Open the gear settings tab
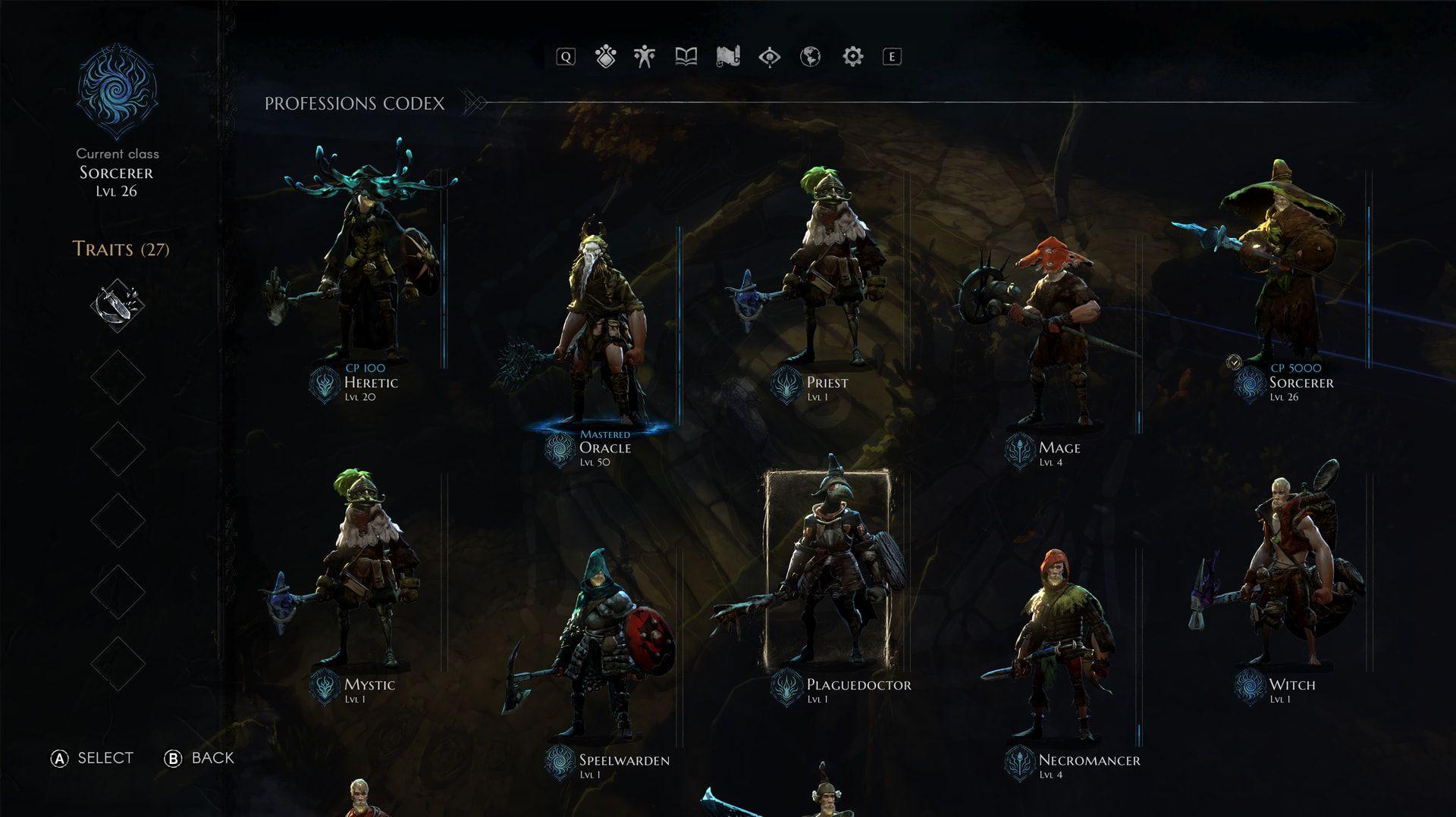This screenshot has width=1456, height=817. 852,57
